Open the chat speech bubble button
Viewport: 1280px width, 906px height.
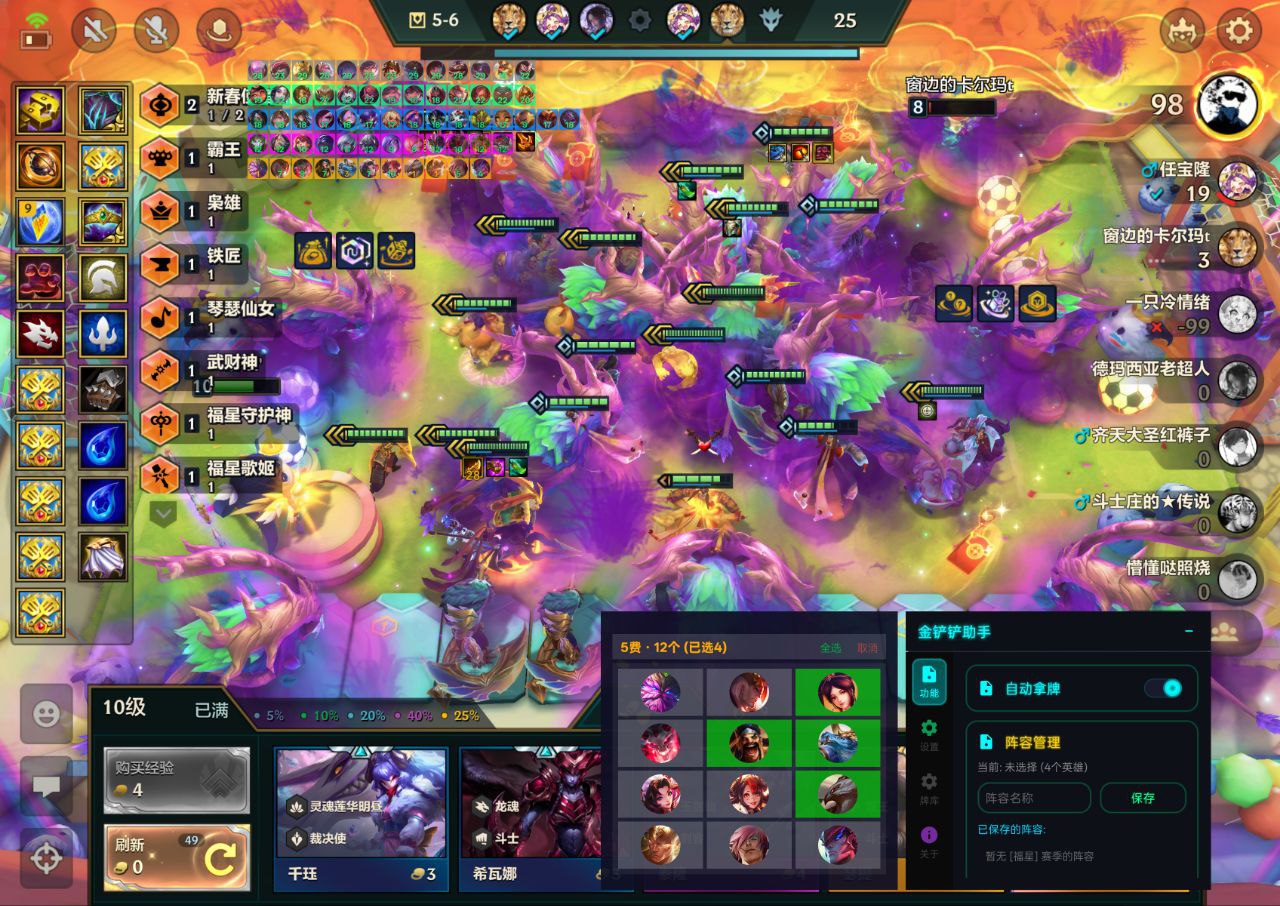coord(46,785)
